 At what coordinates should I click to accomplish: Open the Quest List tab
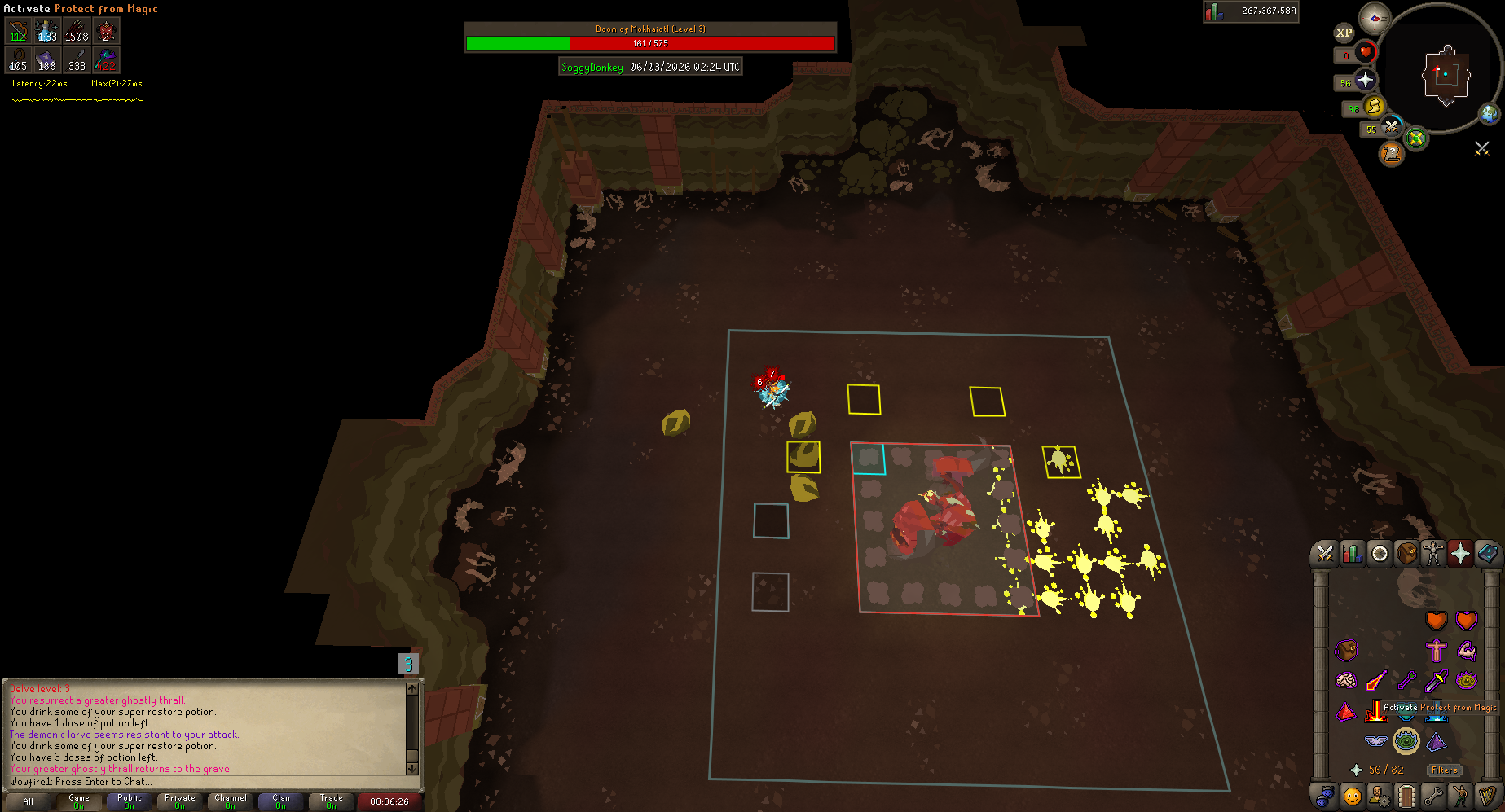1380,554
